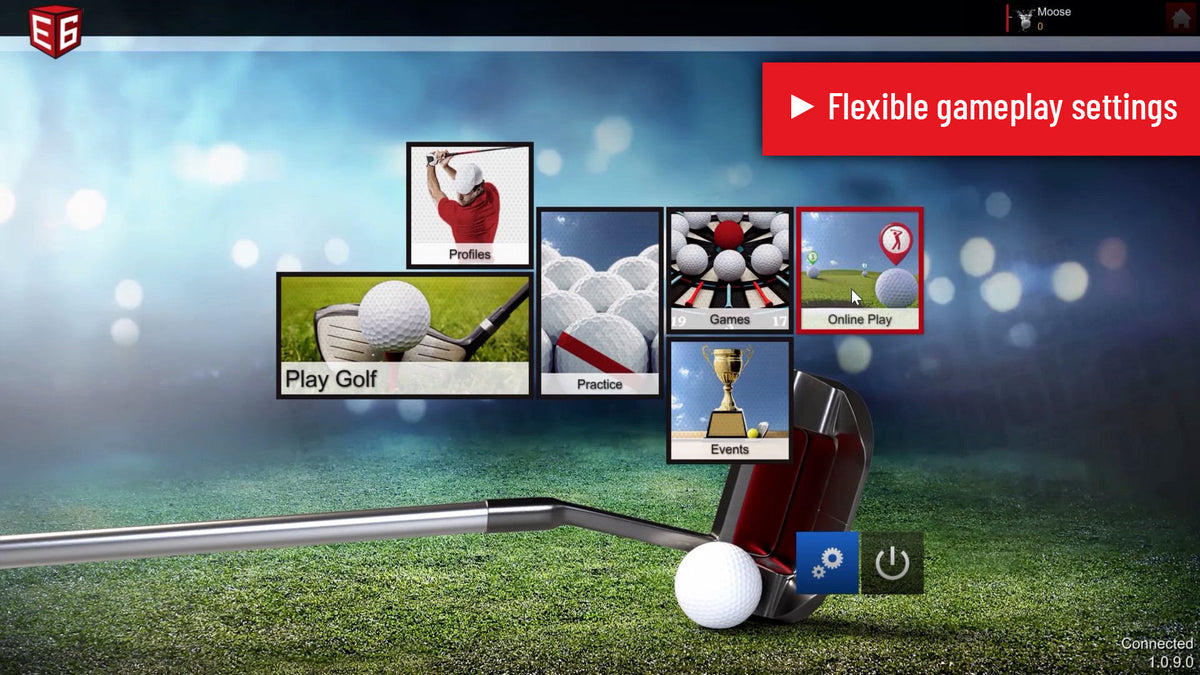Image resolution: width=1200 pixels, height=675 pixels.
Task: Choose the Games tile
Action: pos(730,270)
